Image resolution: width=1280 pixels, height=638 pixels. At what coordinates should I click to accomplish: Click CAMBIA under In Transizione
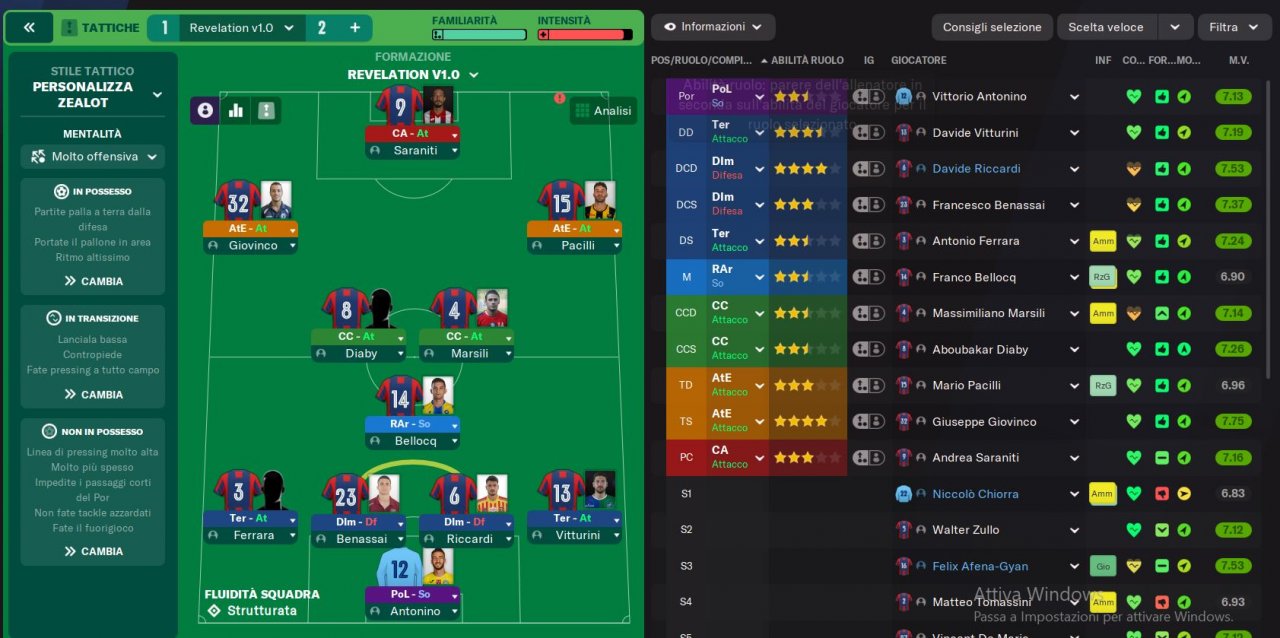pyautogui.click(x=93, y=394)
